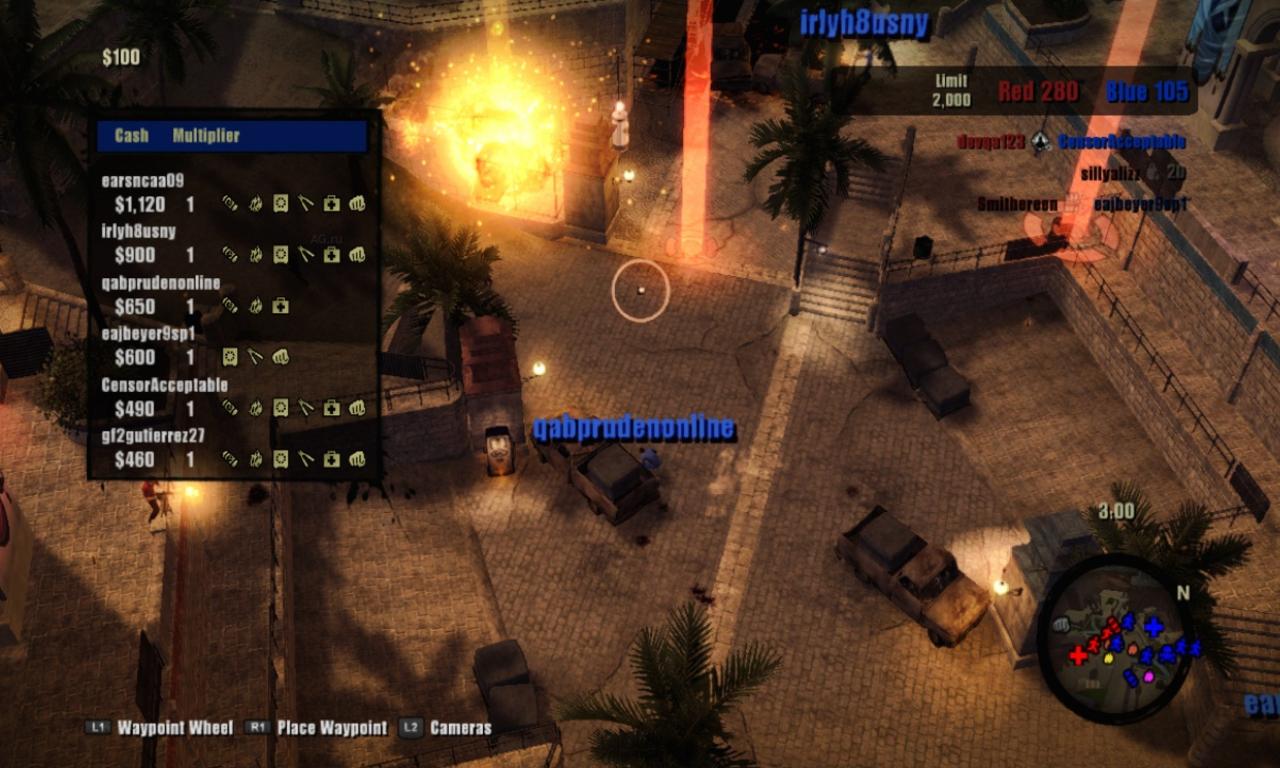Click the grenade icon next to sillyalizz kill entry
Image resolution: width=1280 pixels, height=768 pixels.
(x=1154, y=174)
